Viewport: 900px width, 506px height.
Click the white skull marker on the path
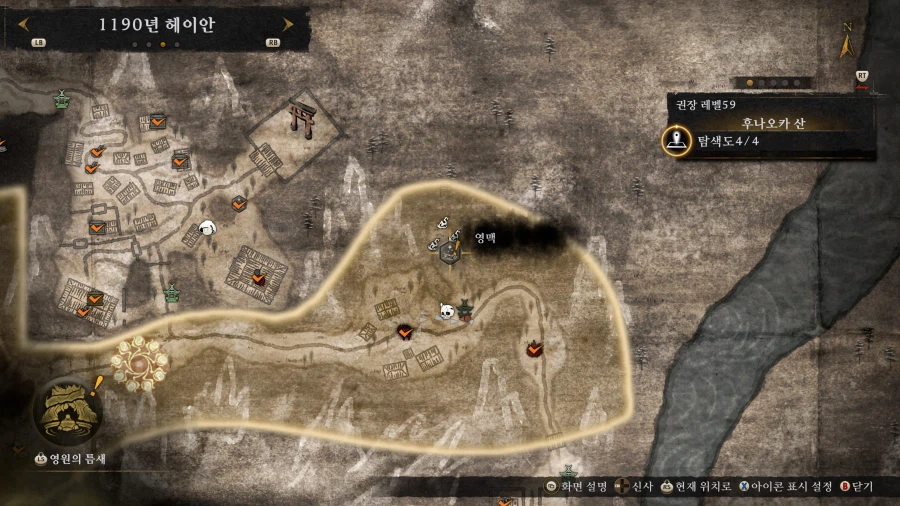coord(447,312)
